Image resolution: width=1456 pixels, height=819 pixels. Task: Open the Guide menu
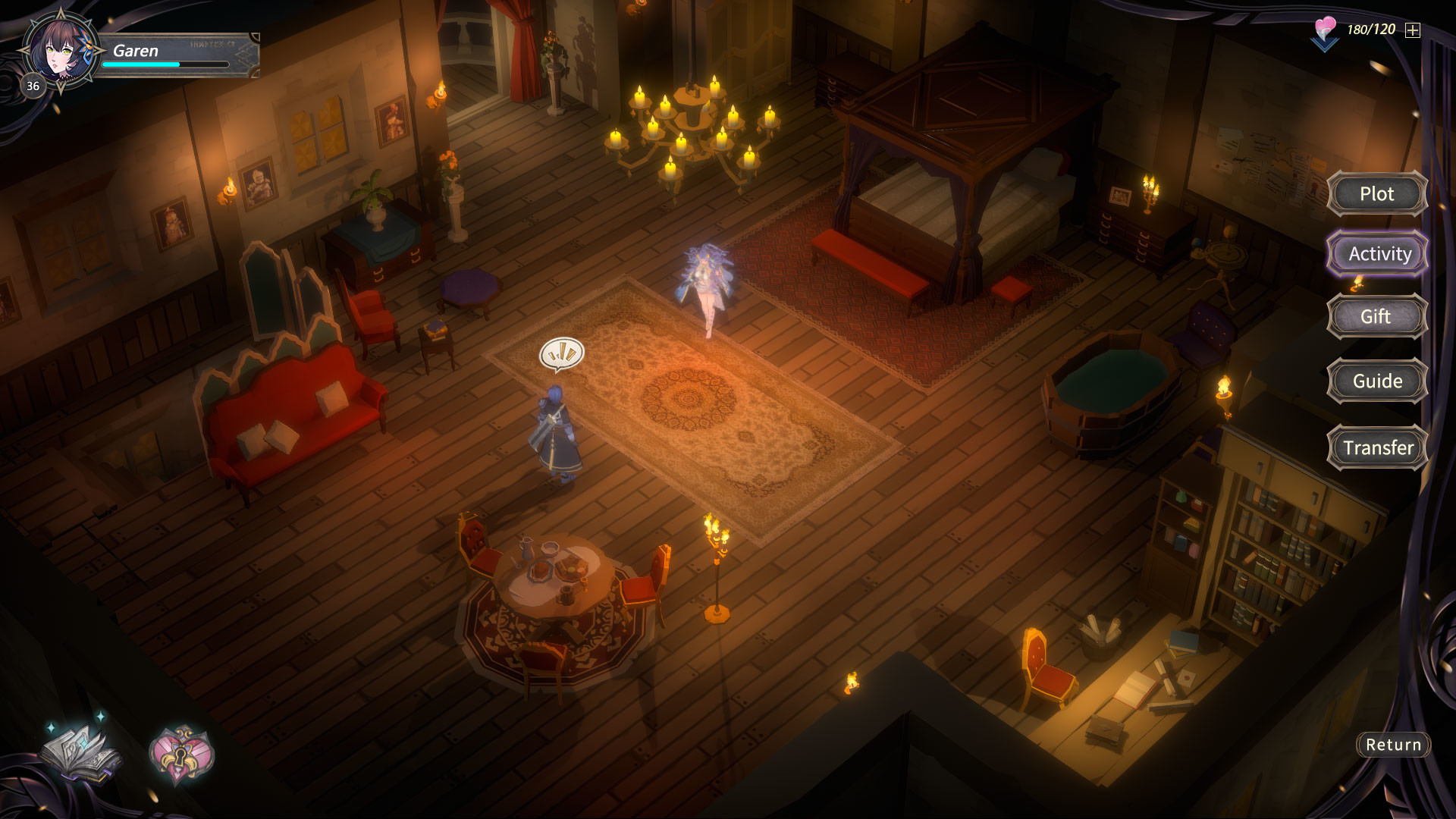coord(1377,381)
